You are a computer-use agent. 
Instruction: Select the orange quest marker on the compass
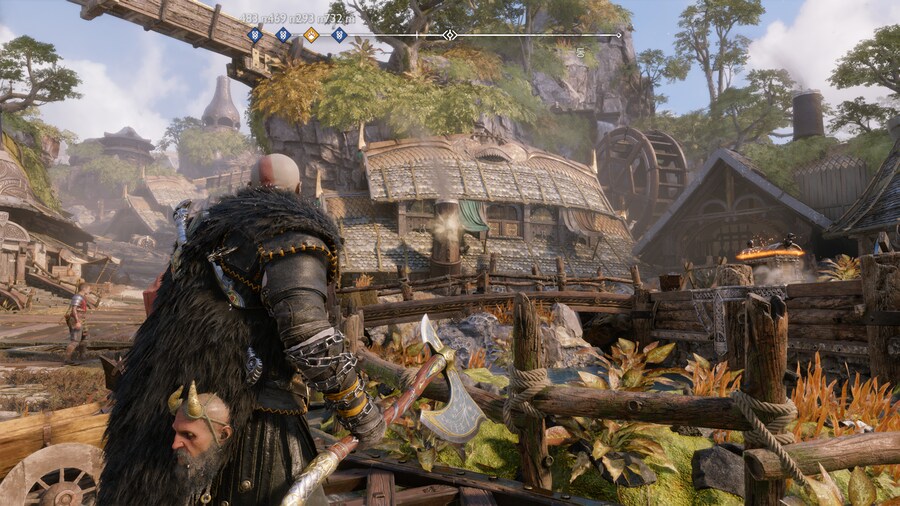pyautogui.click(x=311, y=35)
